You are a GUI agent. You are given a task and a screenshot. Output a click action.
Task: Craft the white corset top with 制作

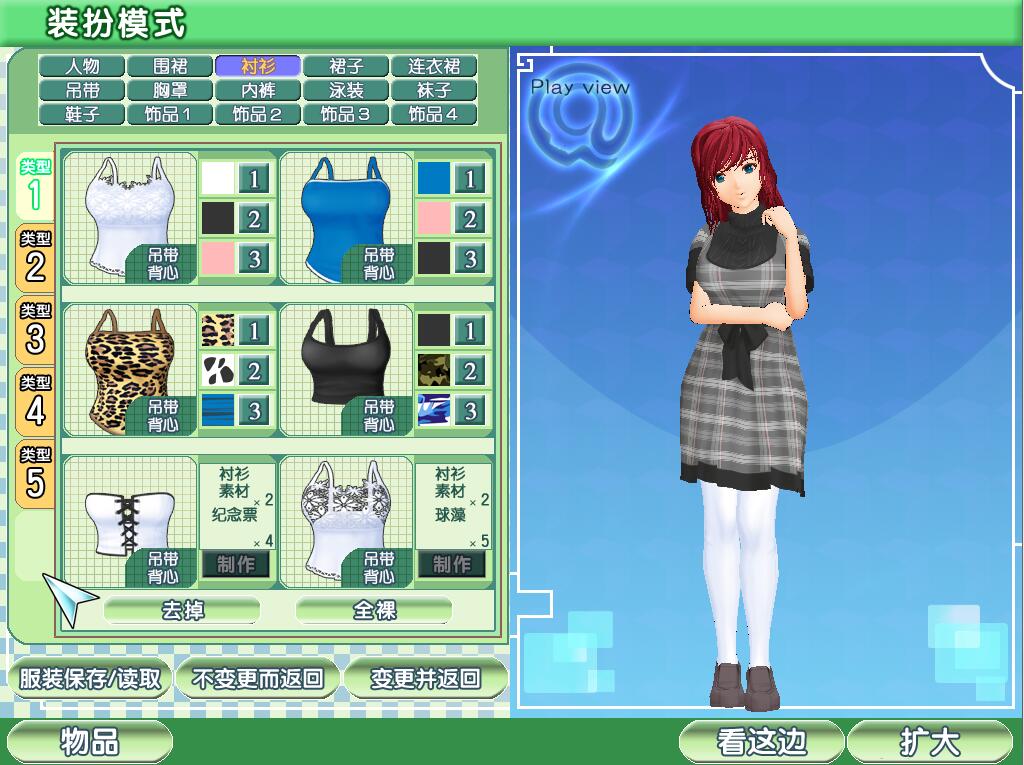(x=235, y=564)
